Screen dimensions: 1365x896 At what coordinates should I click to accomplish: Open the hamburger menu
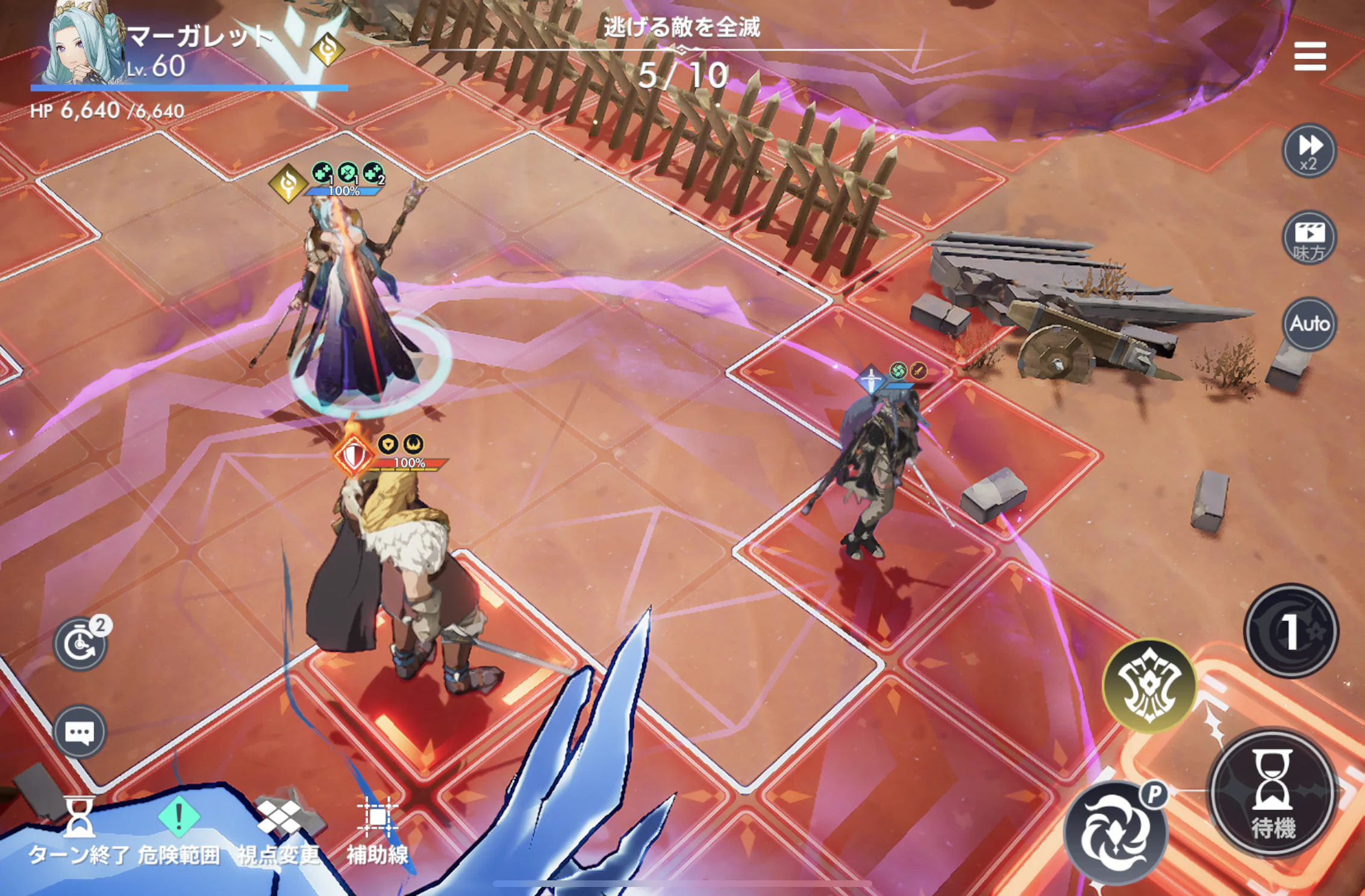tap(1310, 56)
